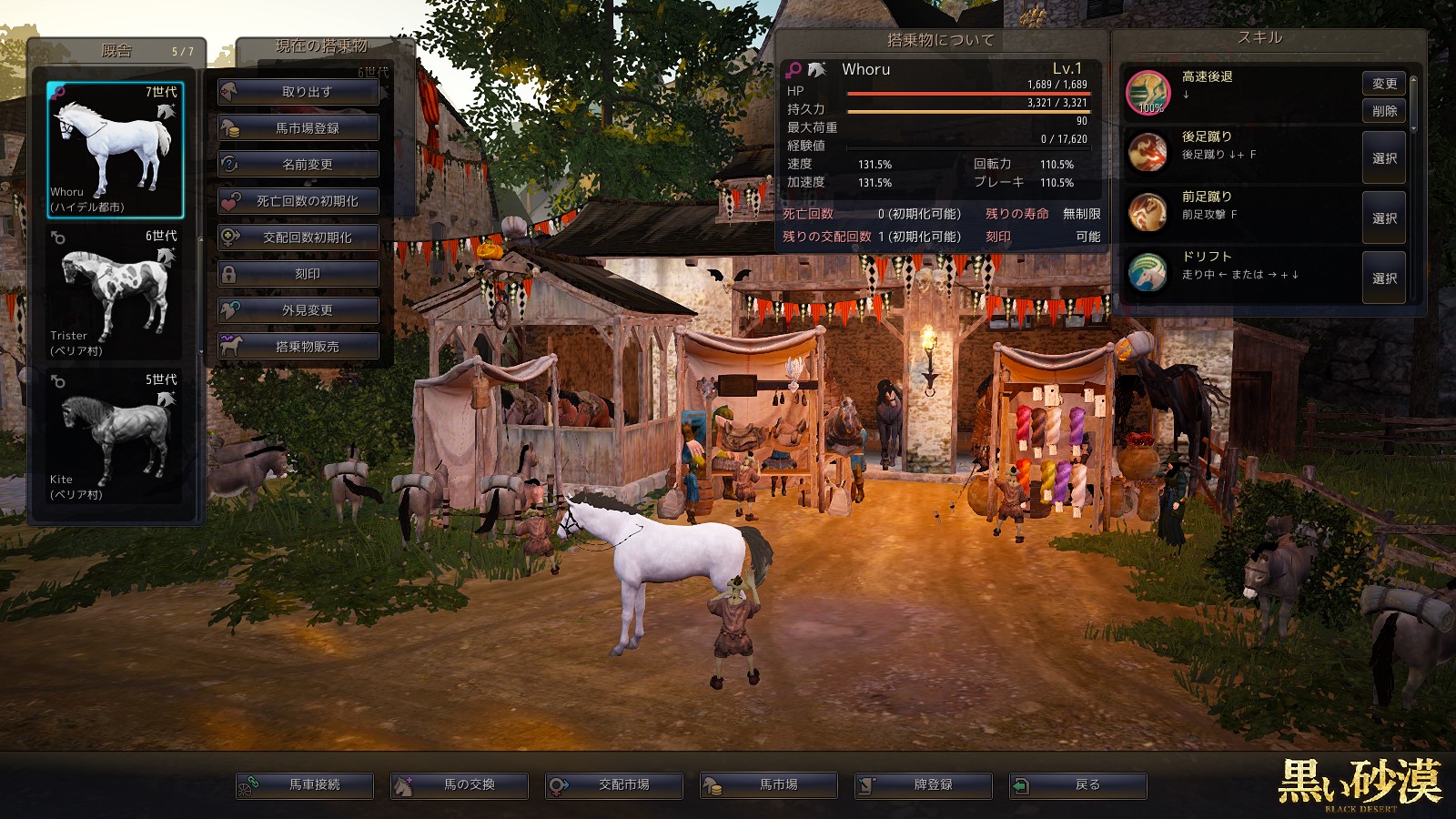Screen dimensions: 1456x819
Task: Delete the 高速後退 skill with 削除
Action: click(1384, 111)
